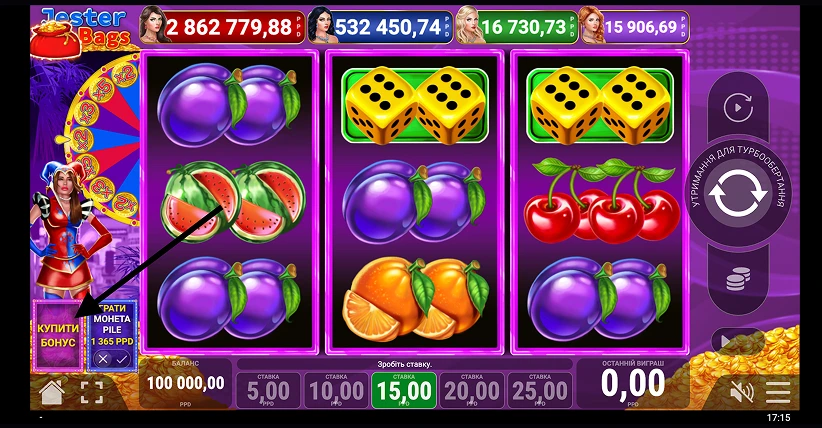Image resolution: width=822 pixels, height=428 pixels.
Task: Go to the home lobby icon
Action: pos(52,391)
